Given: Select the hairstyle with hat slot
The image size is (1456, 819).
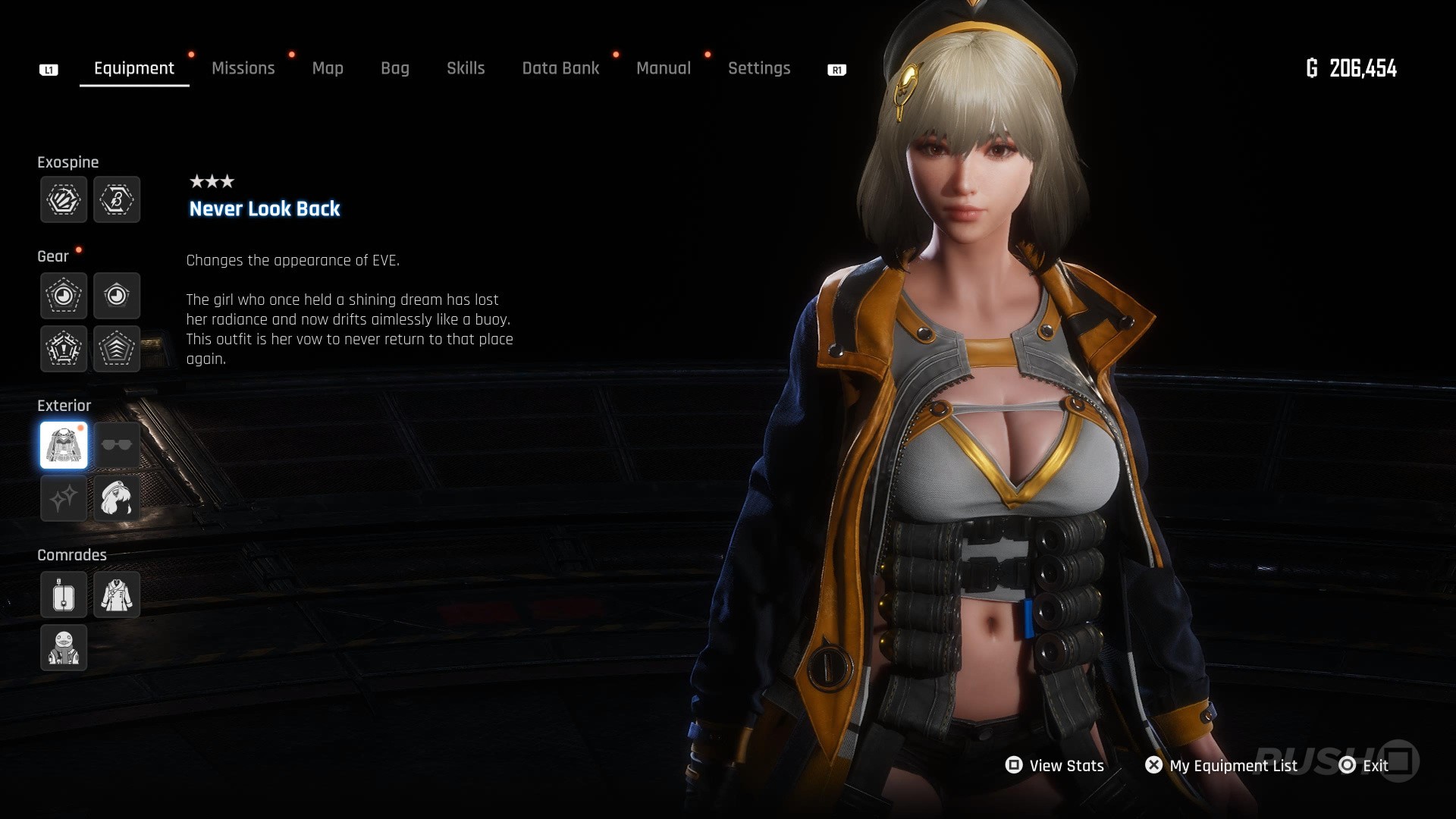Looking at the screenshot, I should (117, 498).
